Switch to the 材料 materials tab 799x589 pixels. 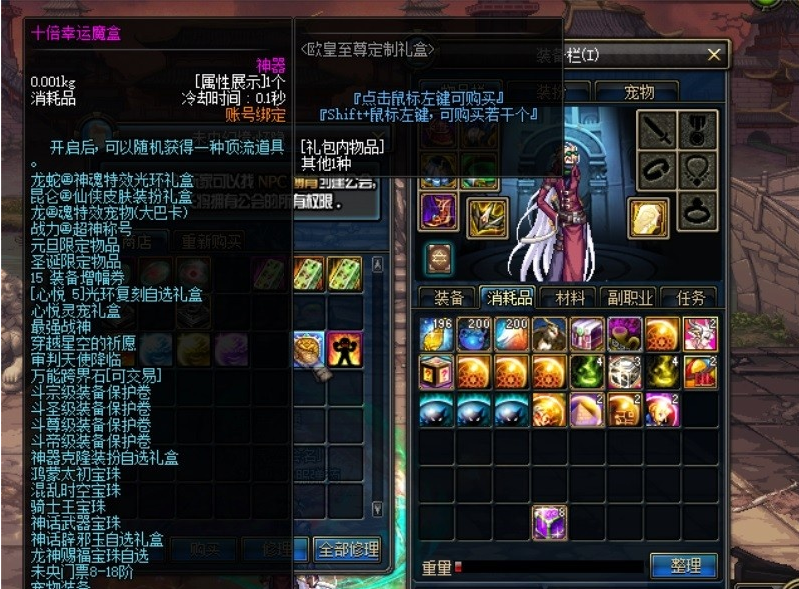point(569,298)
